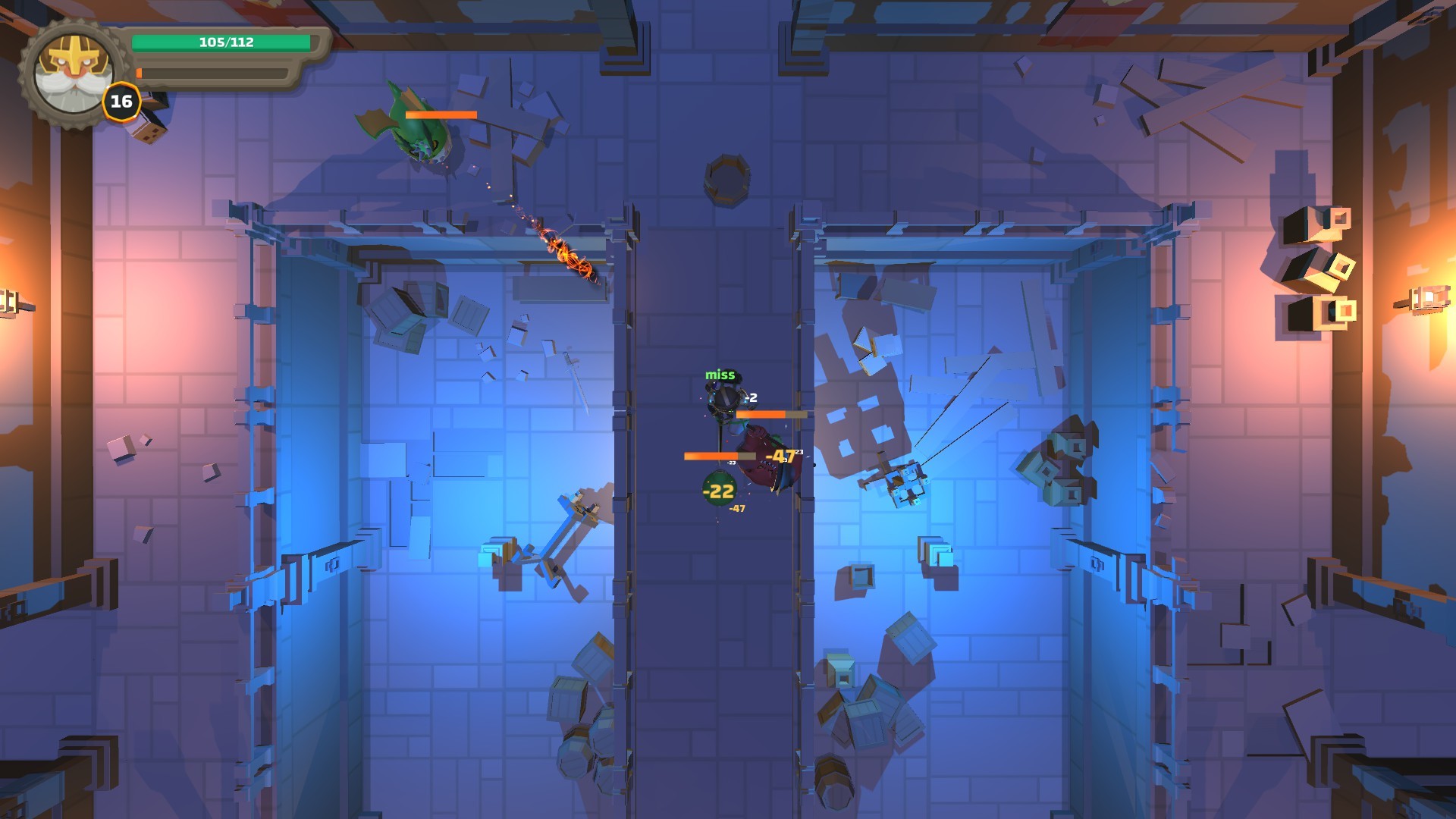Click the -47 damage number
1456x819 pixels.
click(781, 455)
